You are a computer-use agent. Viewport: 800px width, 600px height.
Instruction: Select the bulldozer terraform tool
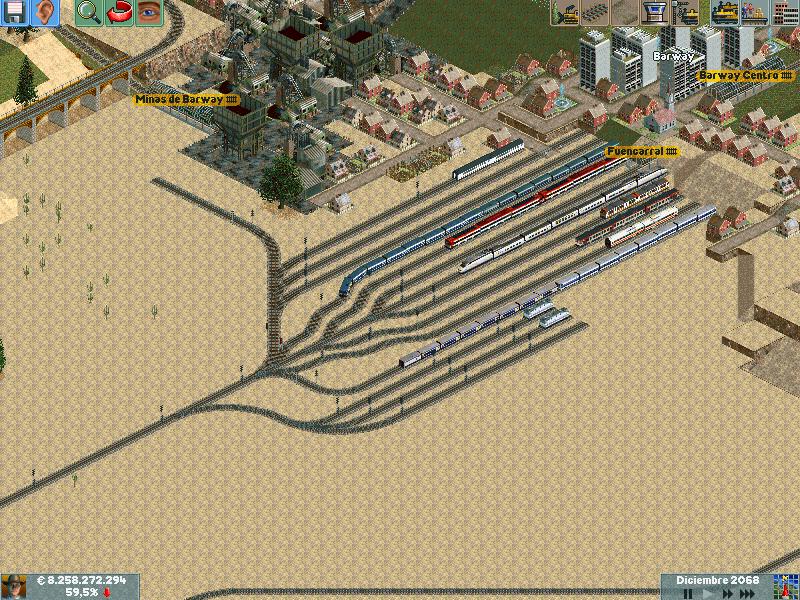(564, 12)
